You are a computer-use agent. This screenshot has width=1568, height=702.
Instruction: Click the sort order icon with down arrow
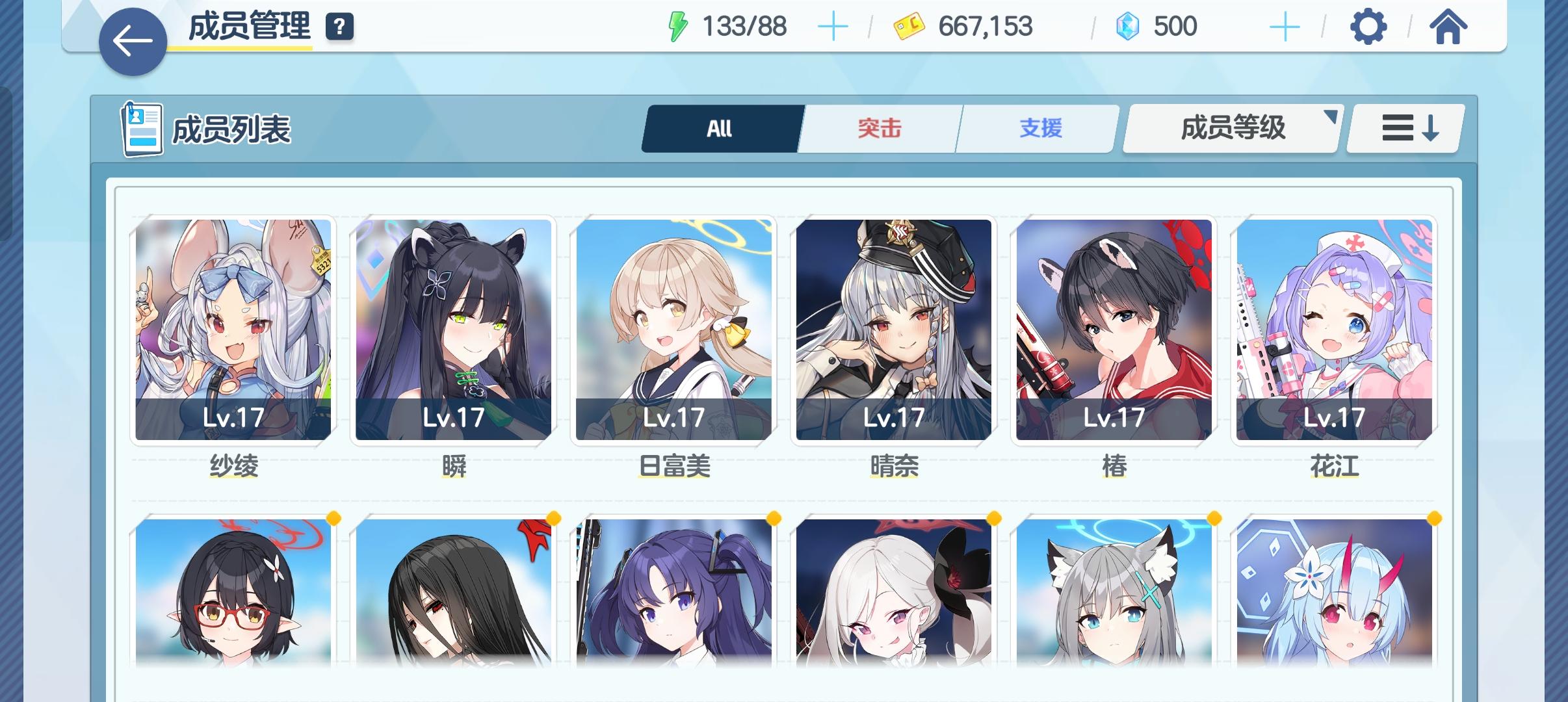(1404, 128)
